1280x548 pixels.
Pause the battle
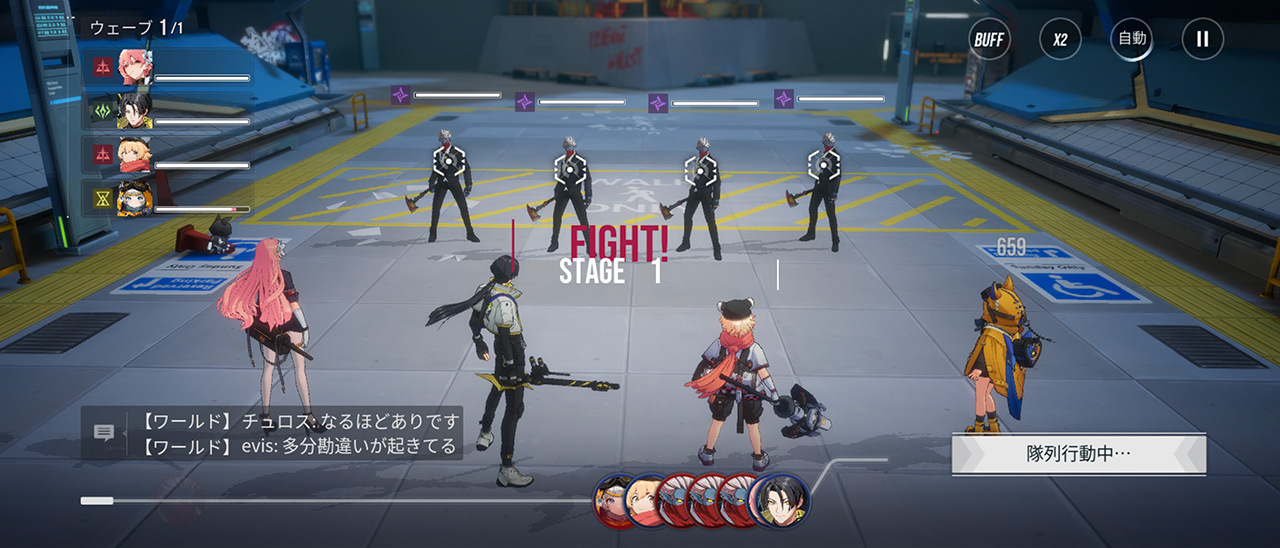[1203, 40]
